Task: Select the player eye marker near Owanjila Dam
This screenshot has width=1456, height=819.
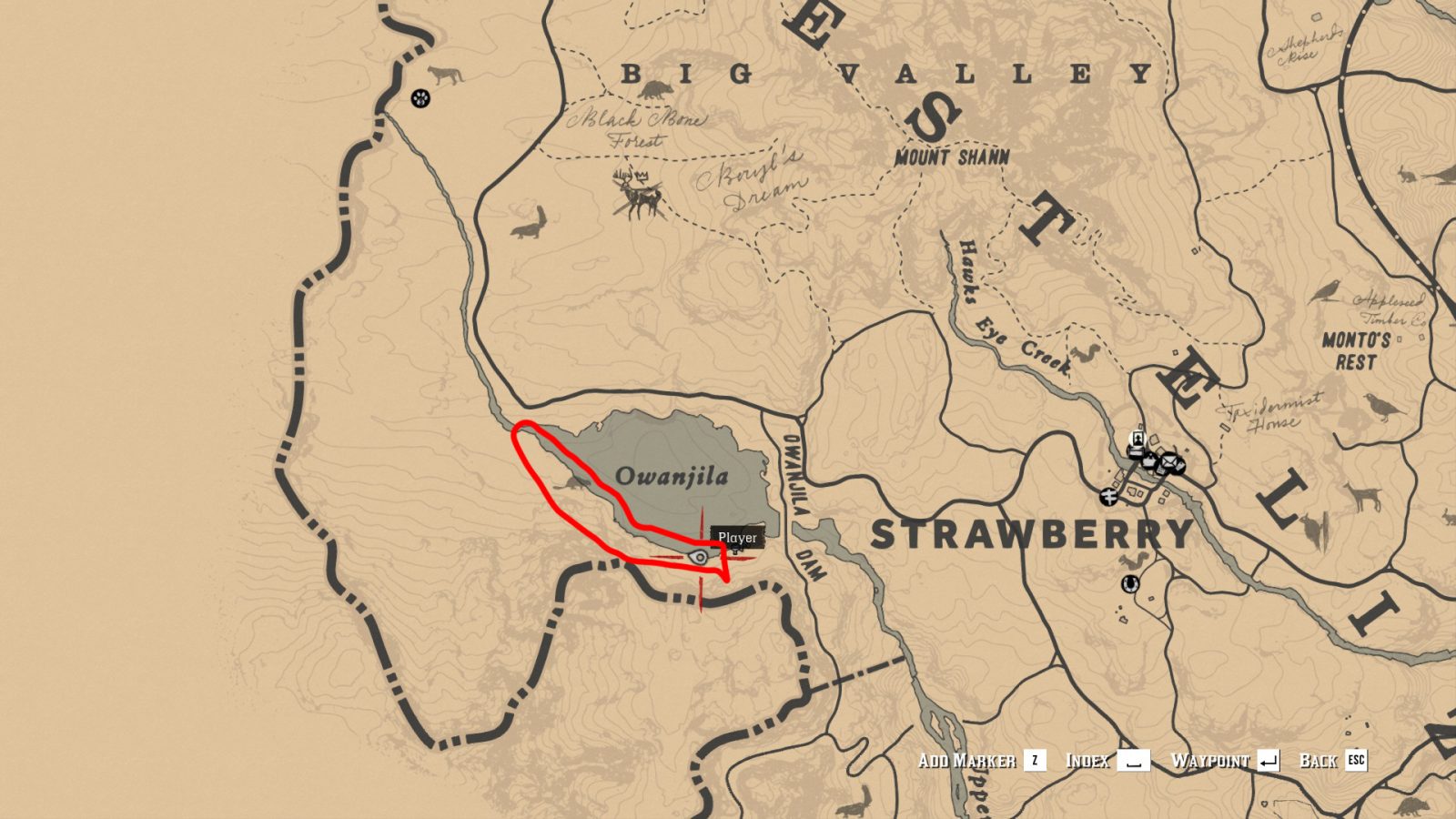Action: [699, 556]
